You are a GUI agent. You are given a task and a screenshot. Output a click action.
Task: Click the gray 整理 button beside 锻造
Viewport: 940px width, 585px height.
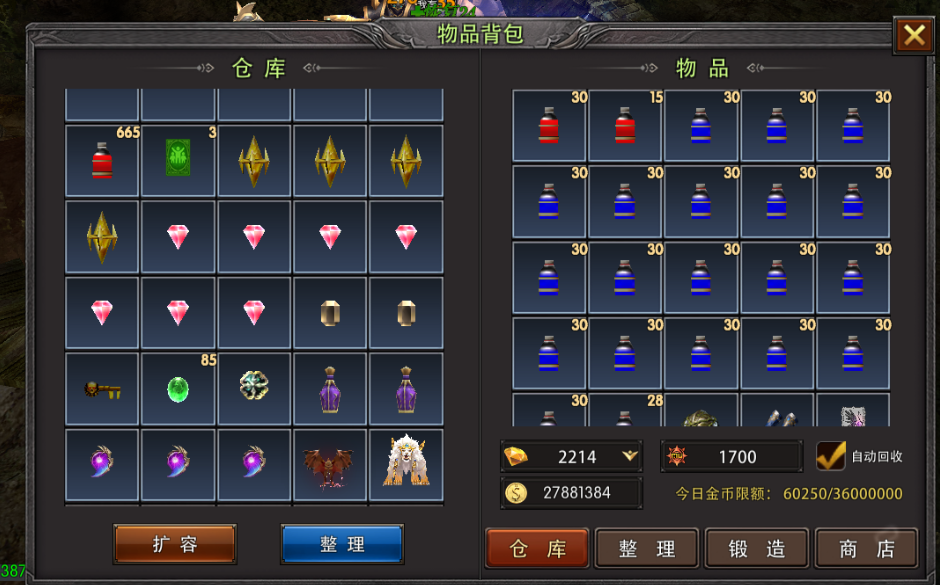(647, 549)
